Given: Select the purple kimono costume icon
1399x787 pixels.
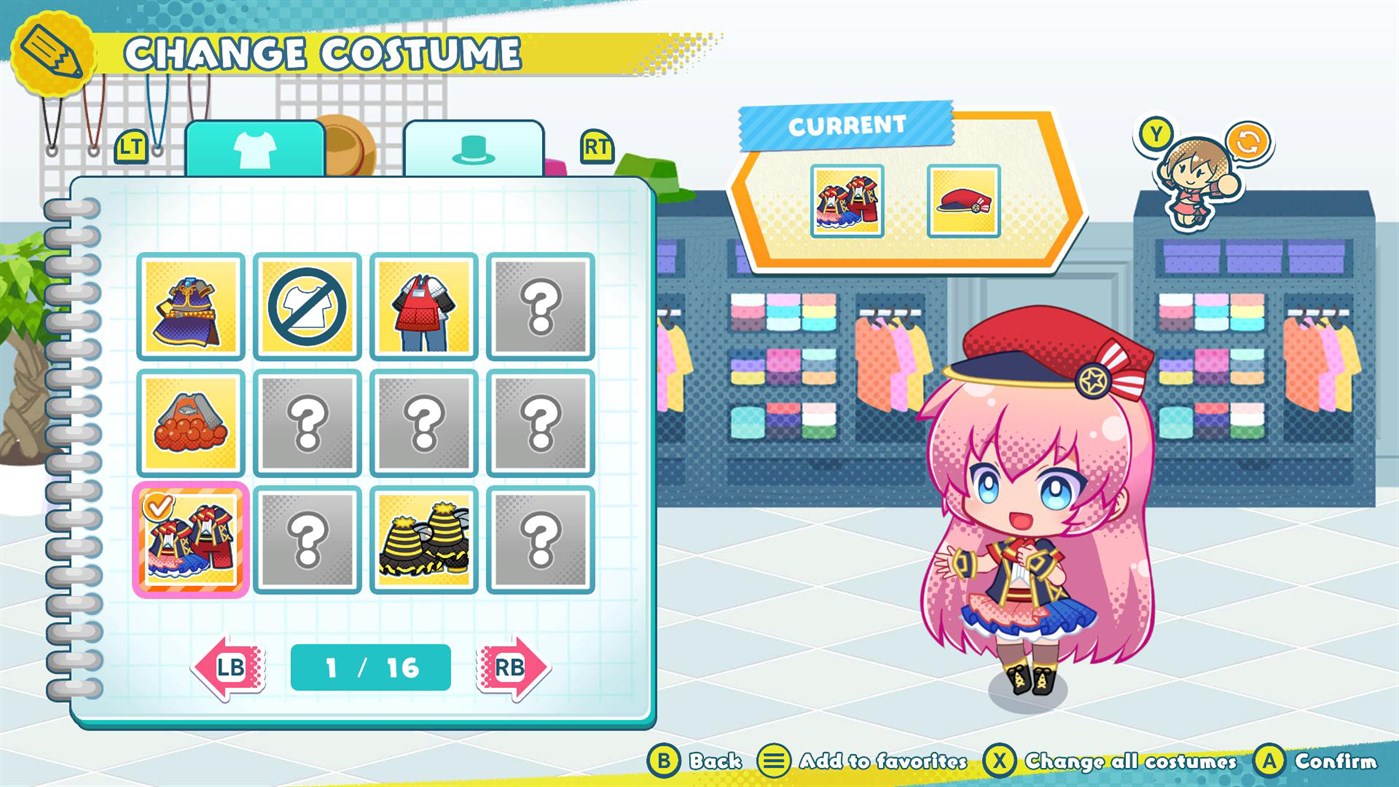Looking at the screenshot, I should pyautogui.click(x=190, y=306).
